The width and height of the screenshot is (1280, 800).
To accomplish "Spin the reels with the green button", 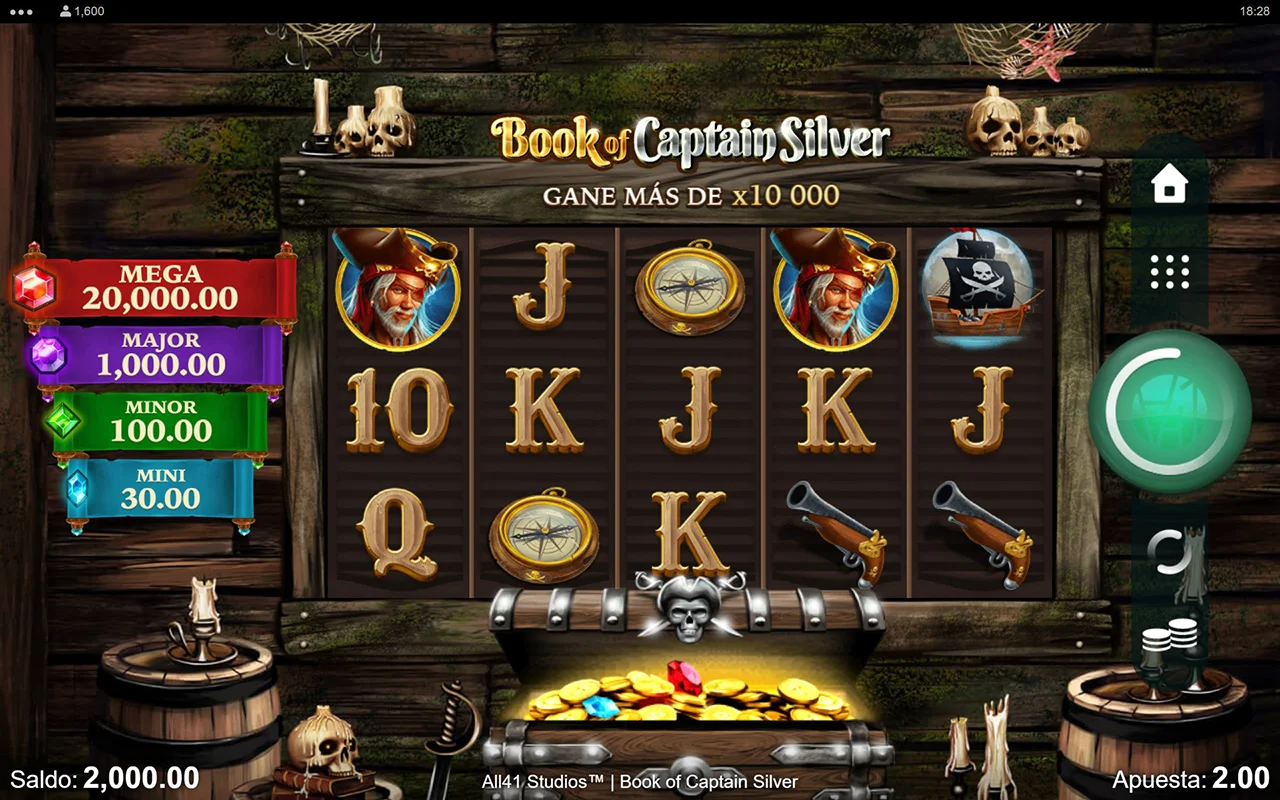I will pyautogui.click(x=1169, y=411).
